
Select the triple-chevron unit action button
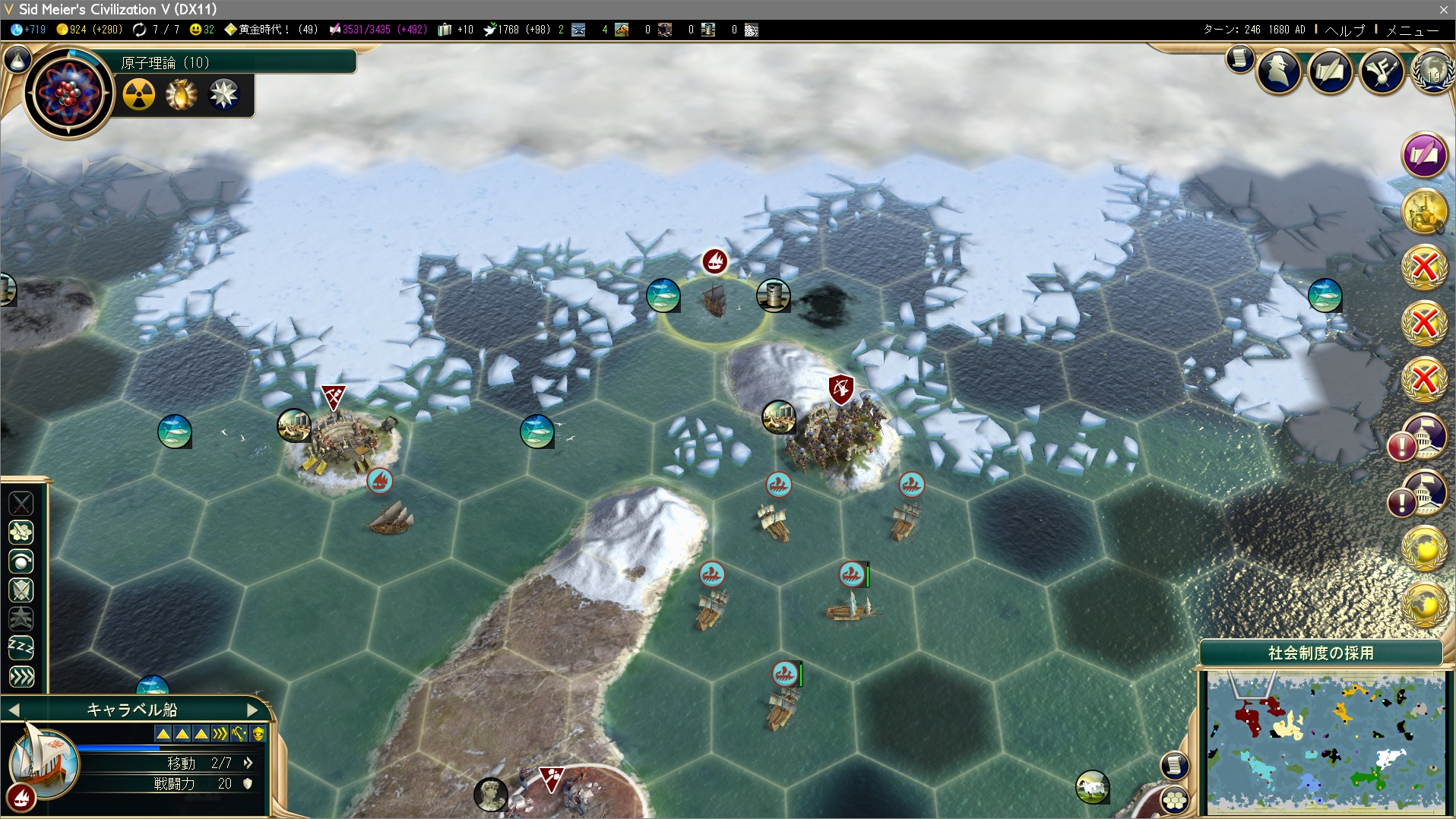pyautogui.click(x=21, y=676)
